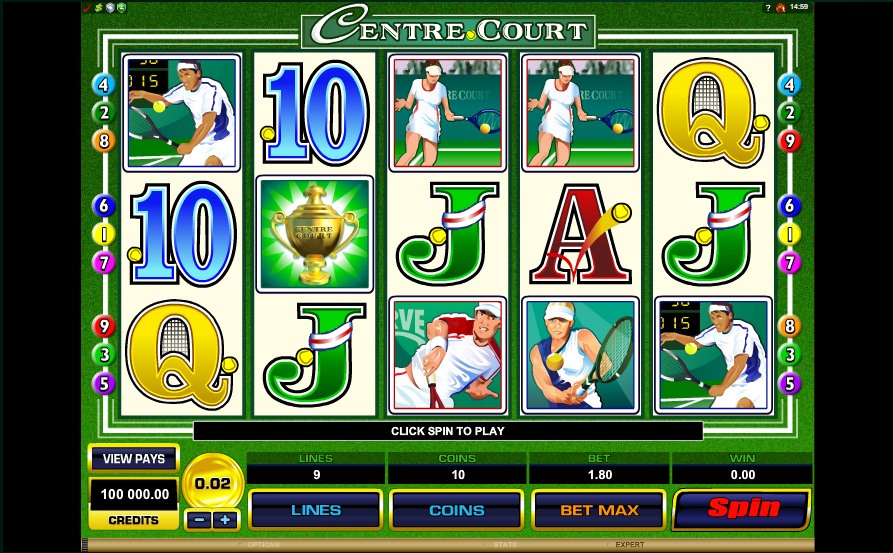Select the purple payline 5 marker on the left
The image size is (893, 553).
(104, 383)
